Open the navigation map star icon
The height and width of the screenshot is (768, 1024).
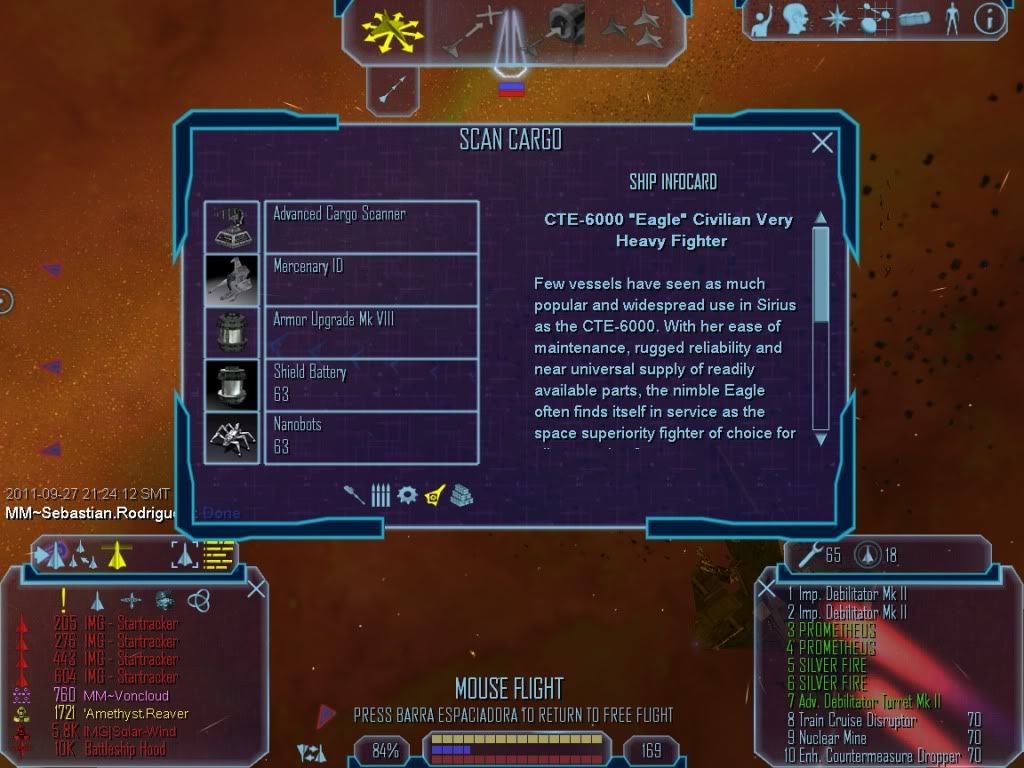(x=835, y=20)
